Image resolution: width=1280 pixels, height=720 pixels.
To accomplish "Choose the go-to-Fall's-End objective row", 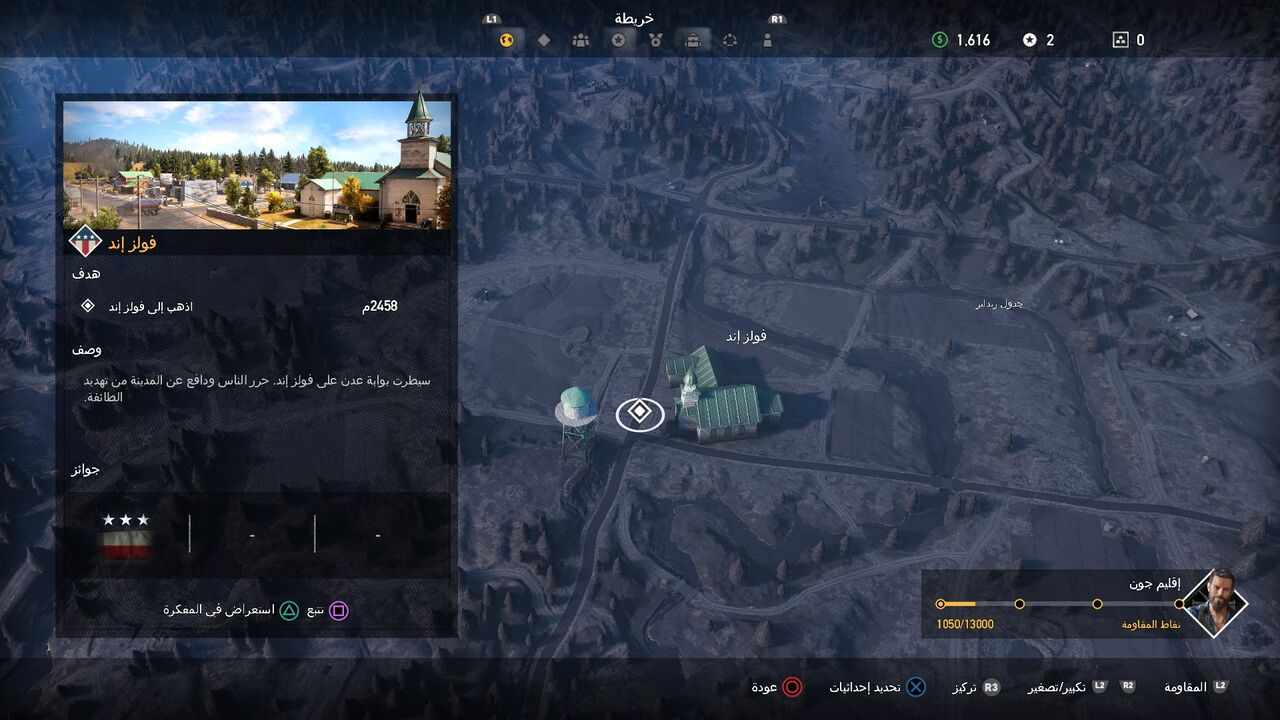I will click(x=240, y=306).
